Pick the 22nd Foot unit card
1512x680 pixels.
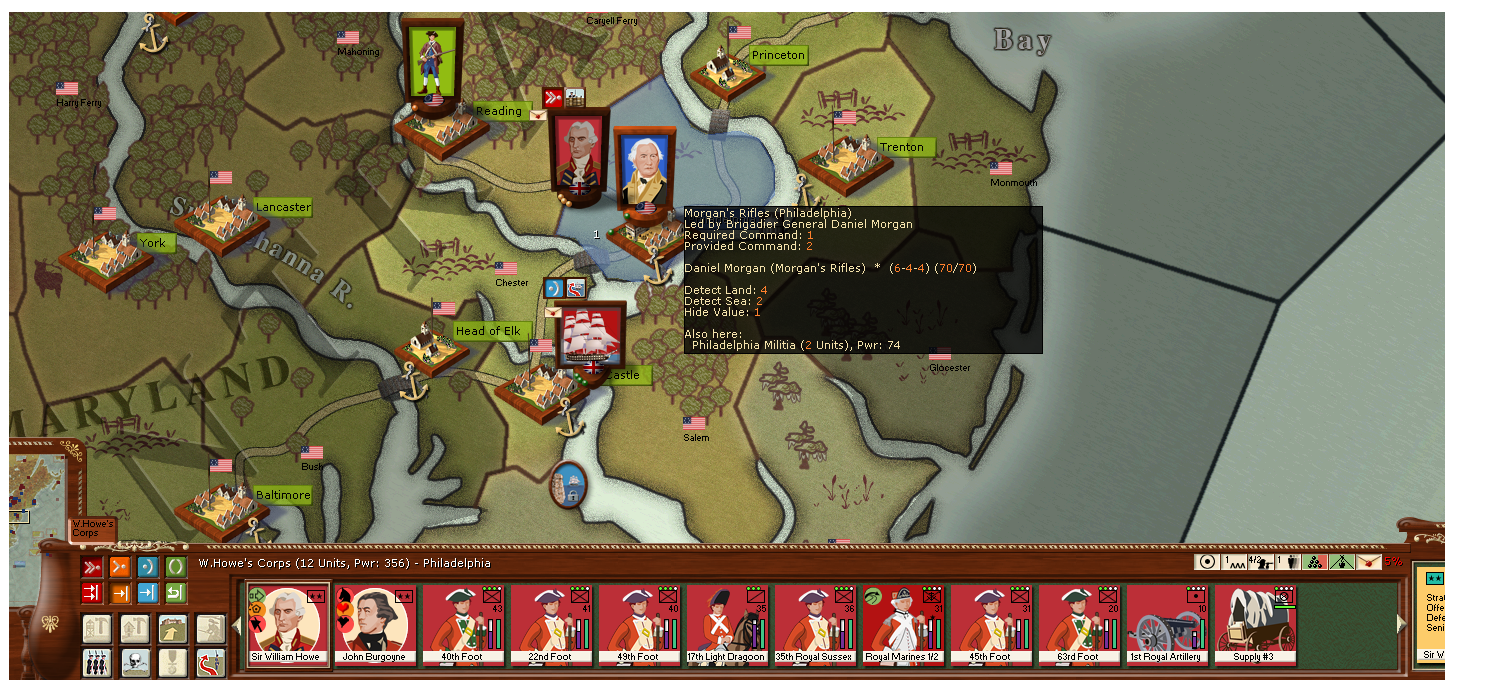click(552, 625)
